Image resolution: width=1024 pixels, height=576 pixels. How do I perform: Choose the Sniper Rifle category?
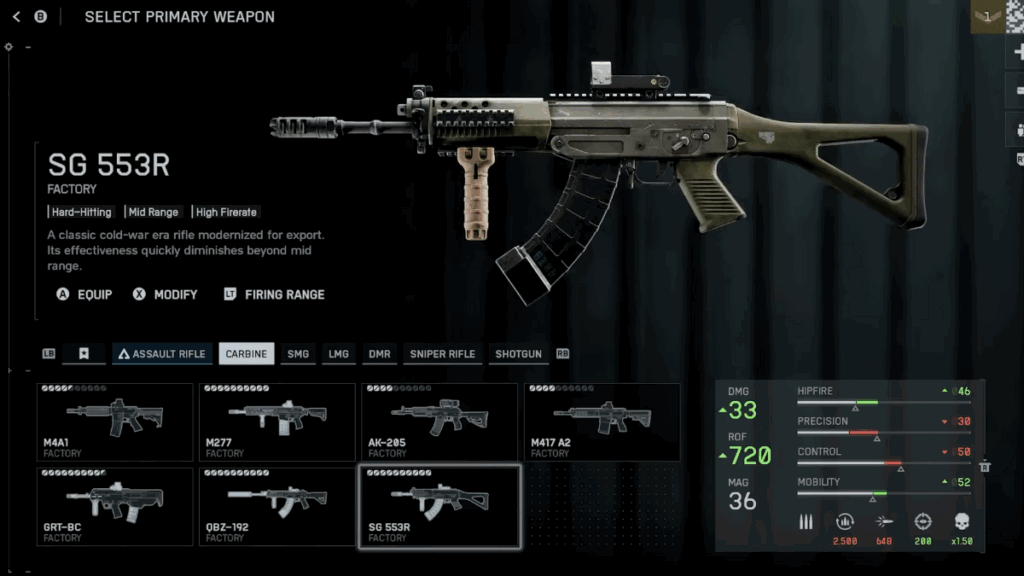441,354
